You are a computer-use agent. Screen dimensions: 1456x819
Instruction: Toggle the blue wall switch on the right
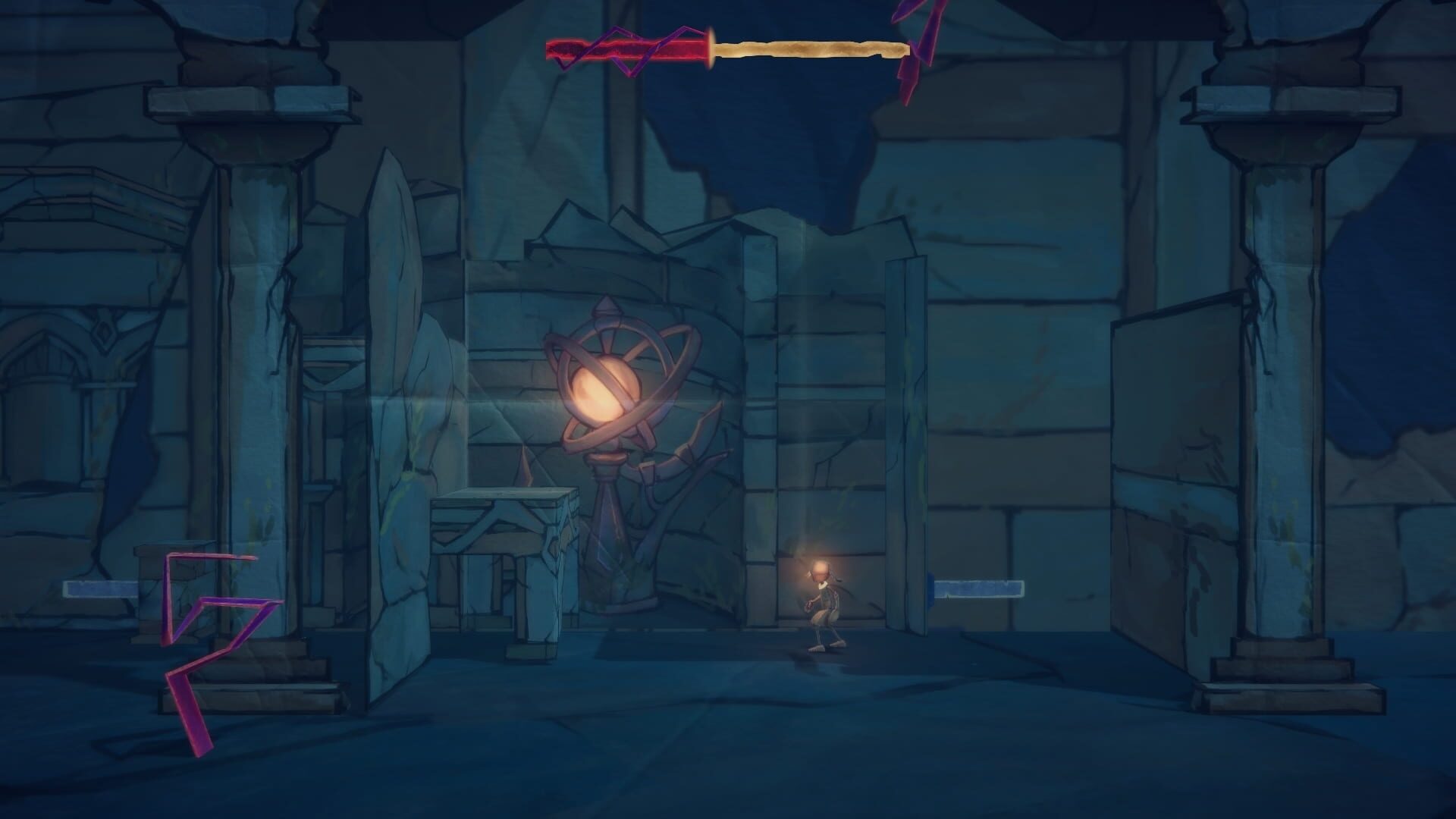[x=978, y=588]
